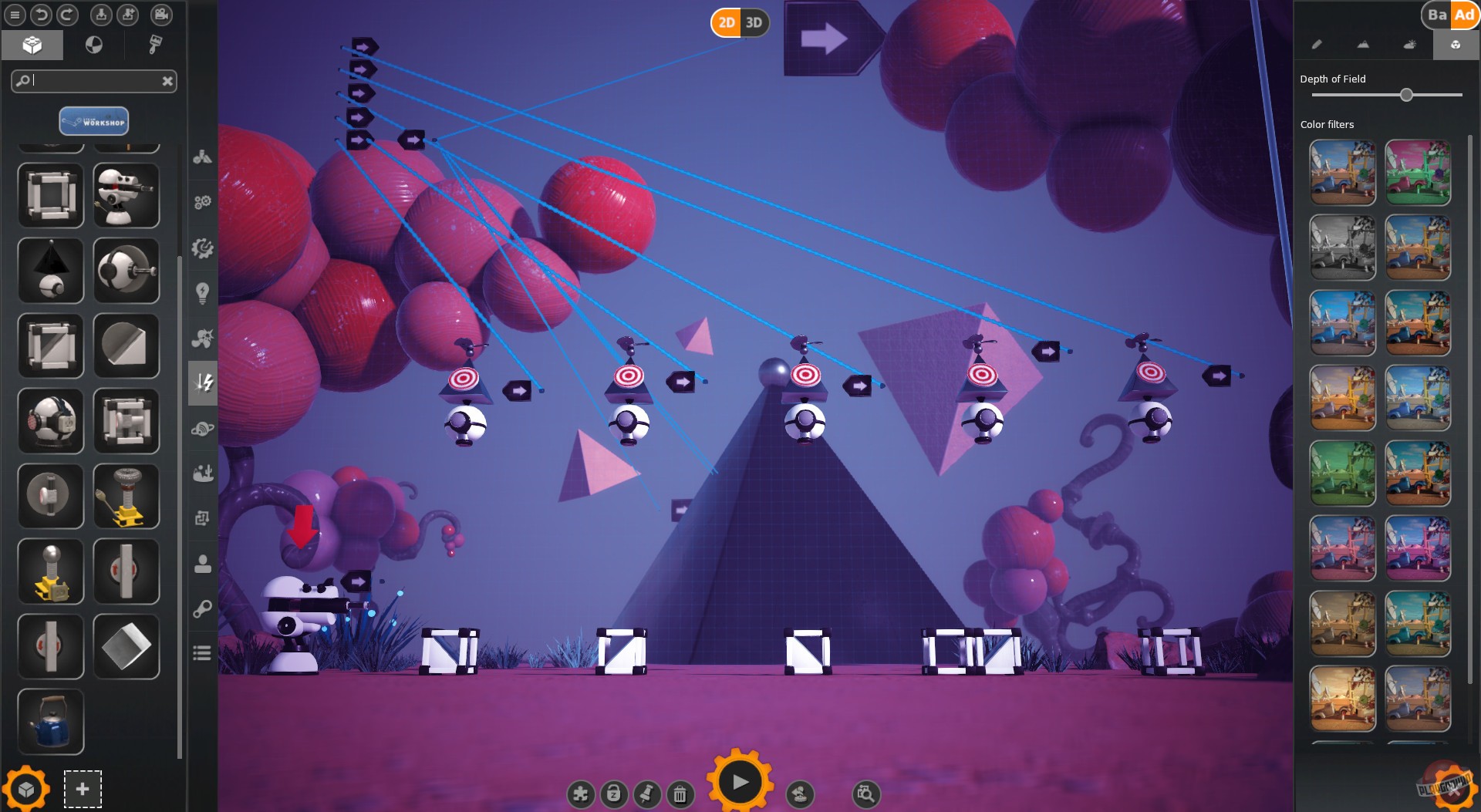Adjust the Depth of Field slider

[x=1405, y=95]
